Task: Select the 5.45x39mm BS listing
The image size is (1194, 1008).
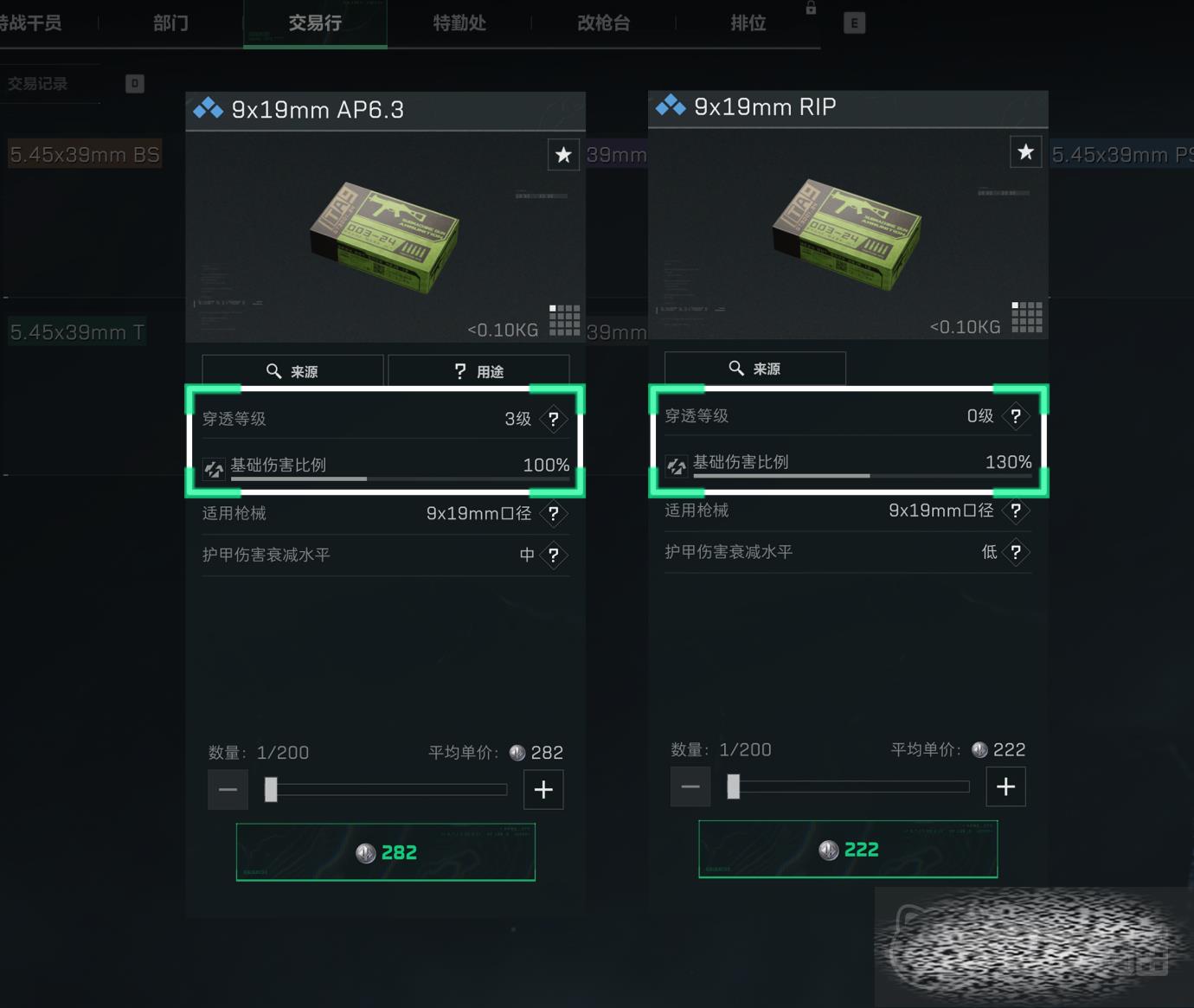Action: tap(85, 155)
